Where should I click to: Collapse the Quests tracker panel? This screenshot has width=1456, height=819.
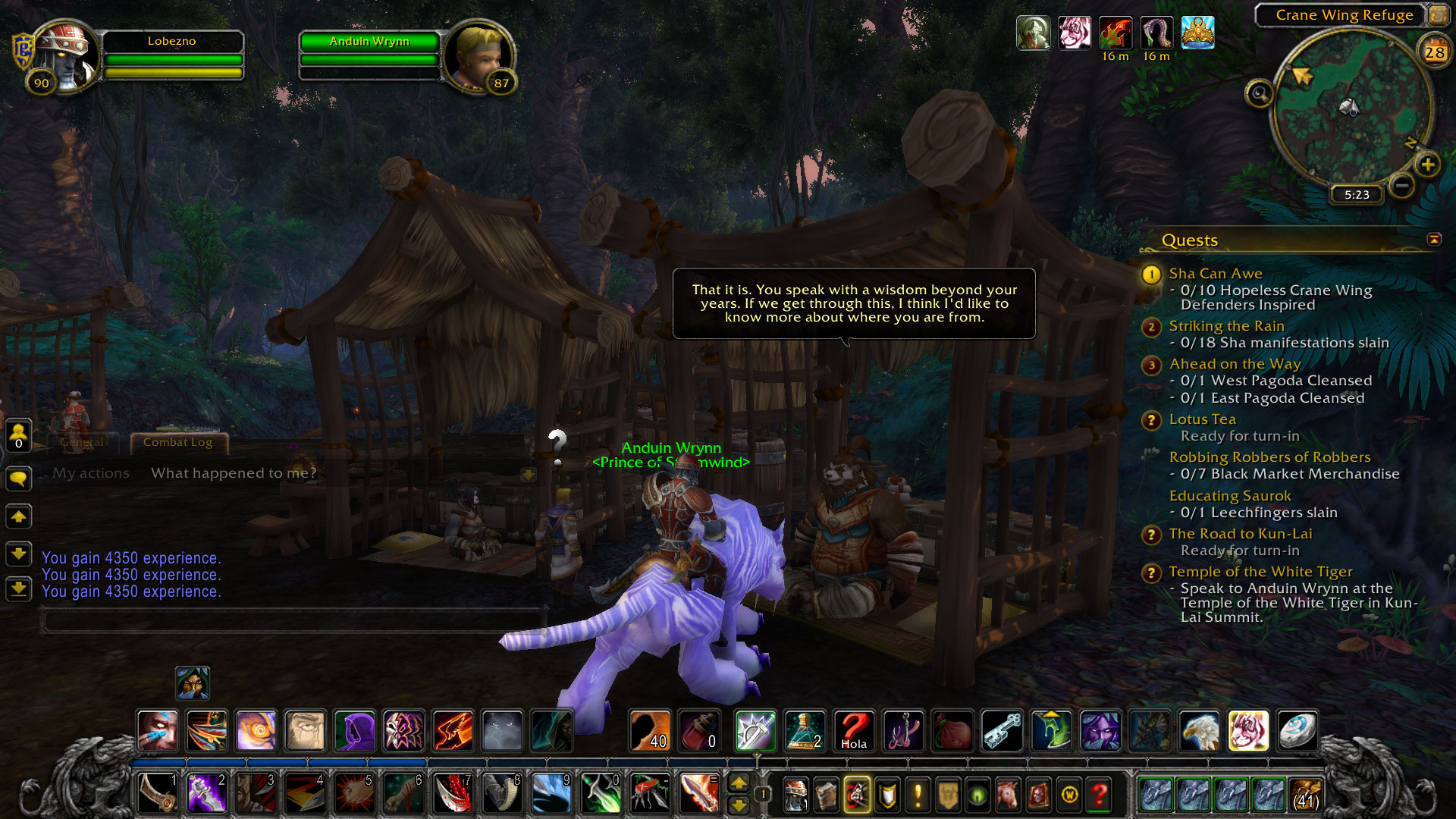(1434, 240)
